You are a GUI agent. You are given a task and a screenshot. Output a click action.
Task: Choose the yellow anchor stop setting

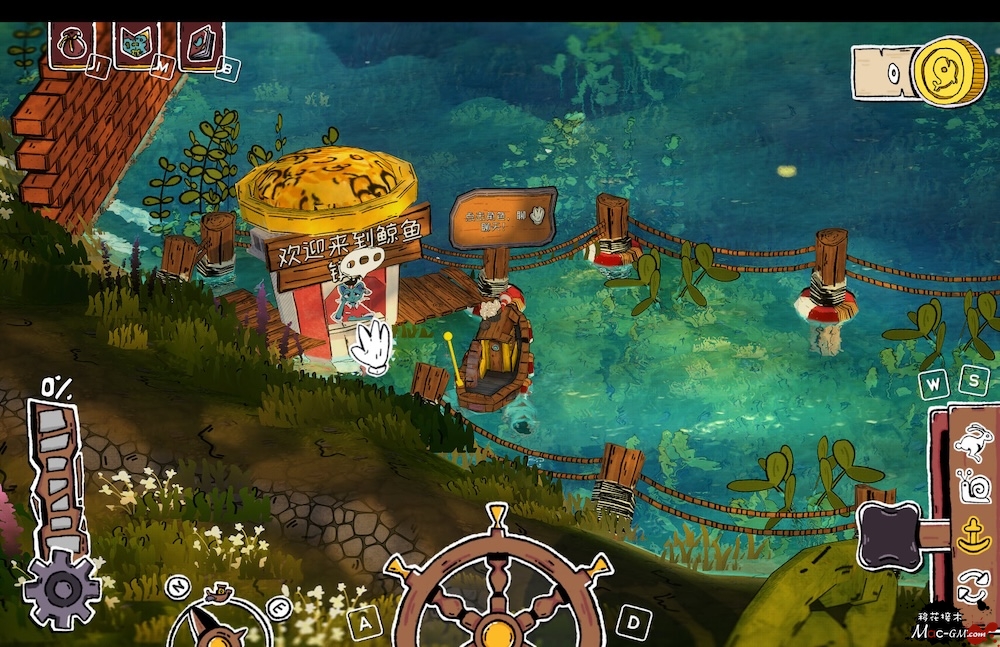(973, 536)
